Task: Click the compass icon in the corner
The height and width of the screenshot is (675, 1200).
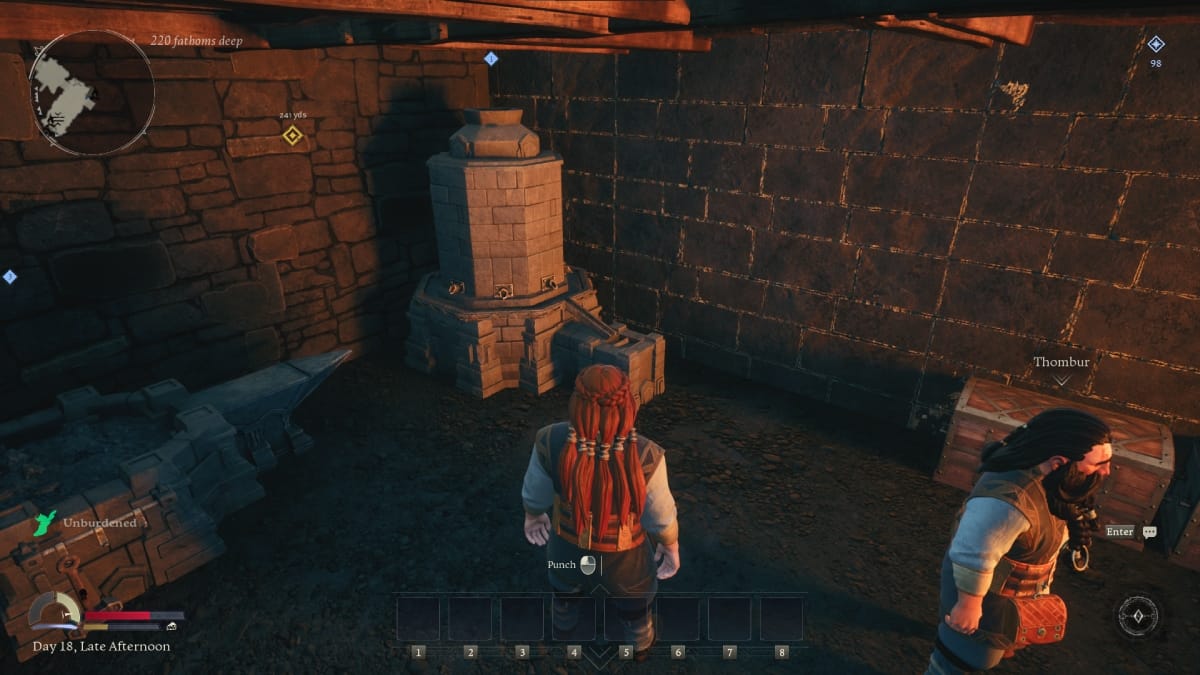Action: (x=1138, y=616)
